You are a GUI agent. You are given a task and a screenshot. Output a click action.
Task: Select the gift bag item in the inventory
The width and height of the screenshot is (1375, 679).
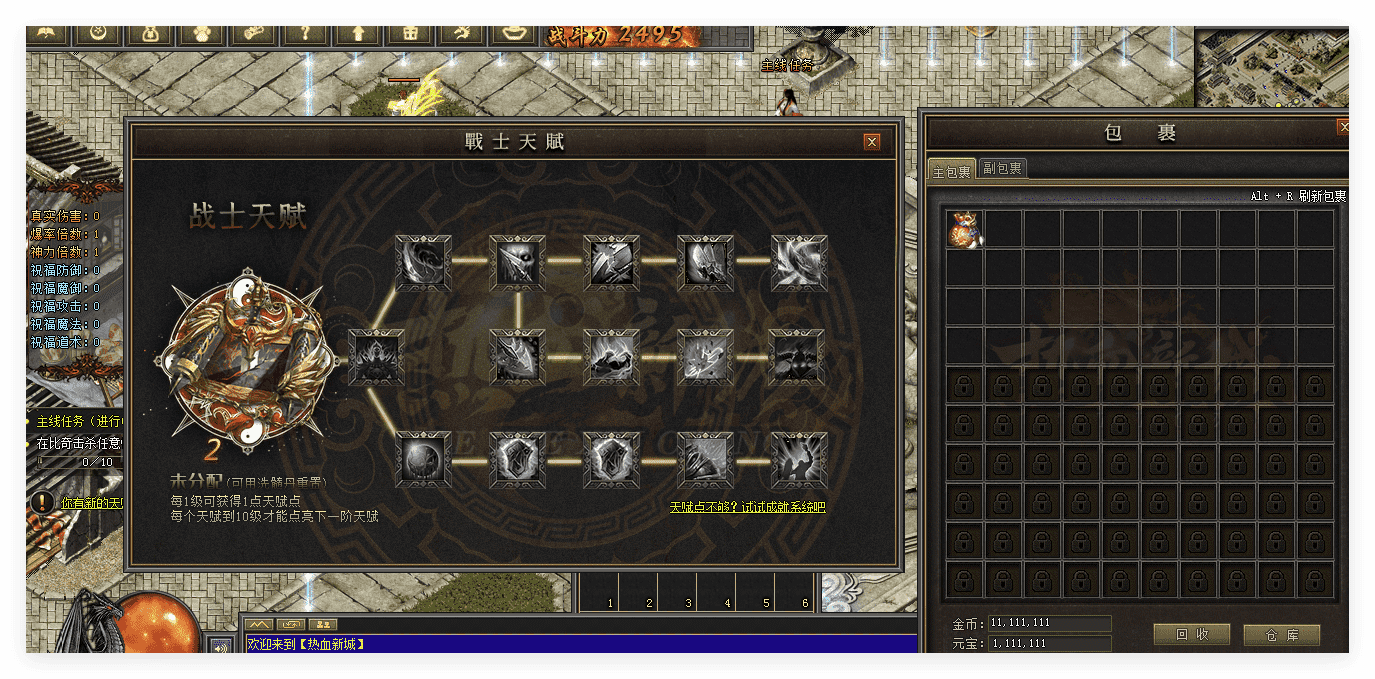965,229
